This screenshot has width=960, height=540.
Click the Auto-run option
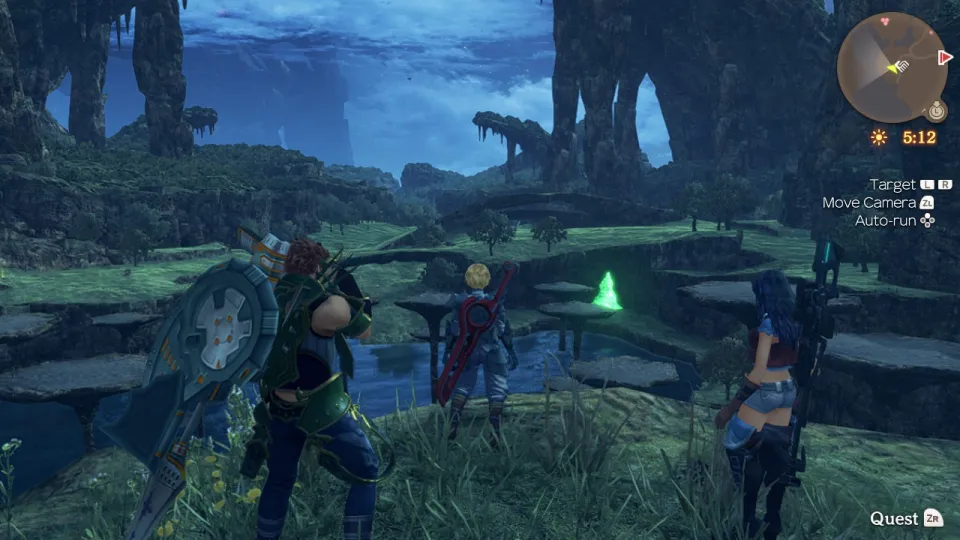click(x=886, y=220)
